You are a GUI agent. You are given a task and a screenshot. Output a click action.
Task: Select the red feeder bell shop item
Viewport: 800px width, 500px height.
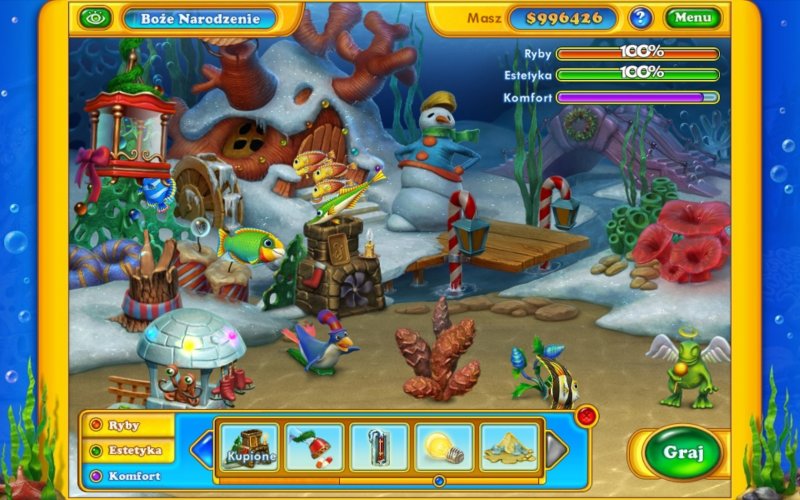coord(314,447)
